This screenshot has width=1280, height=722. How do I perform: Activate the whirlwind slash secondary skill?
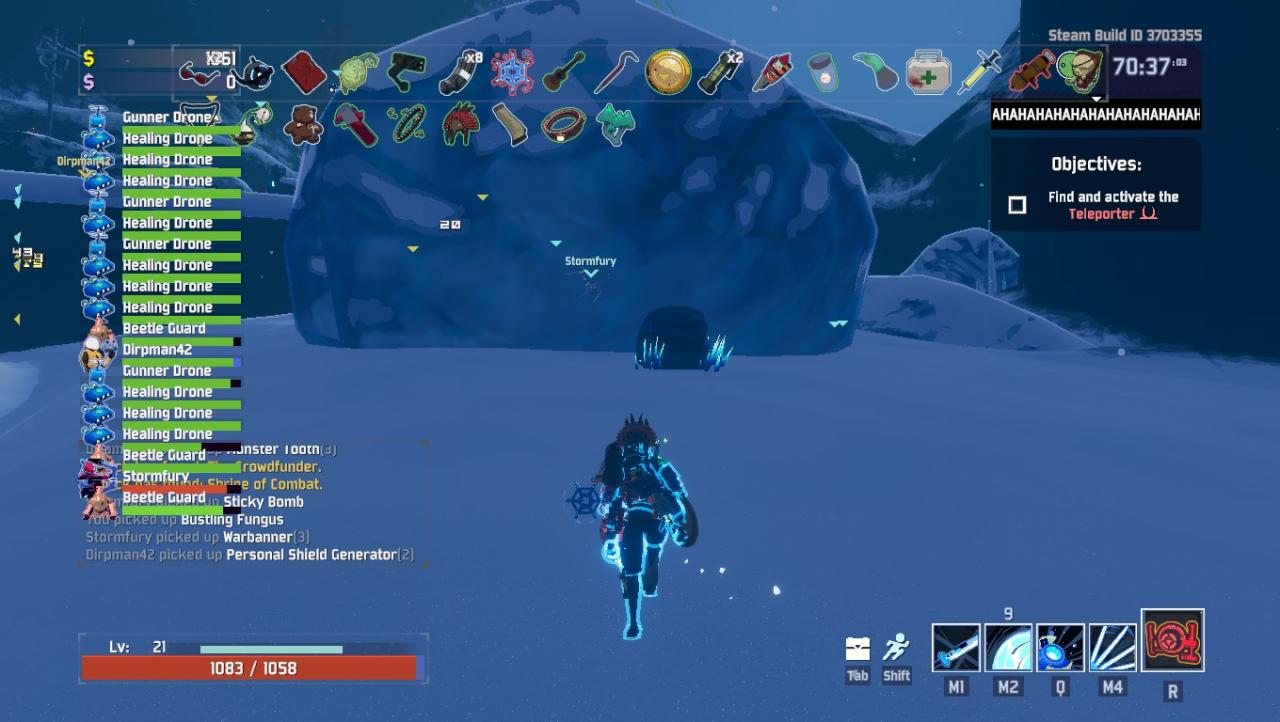[1008, 648]
